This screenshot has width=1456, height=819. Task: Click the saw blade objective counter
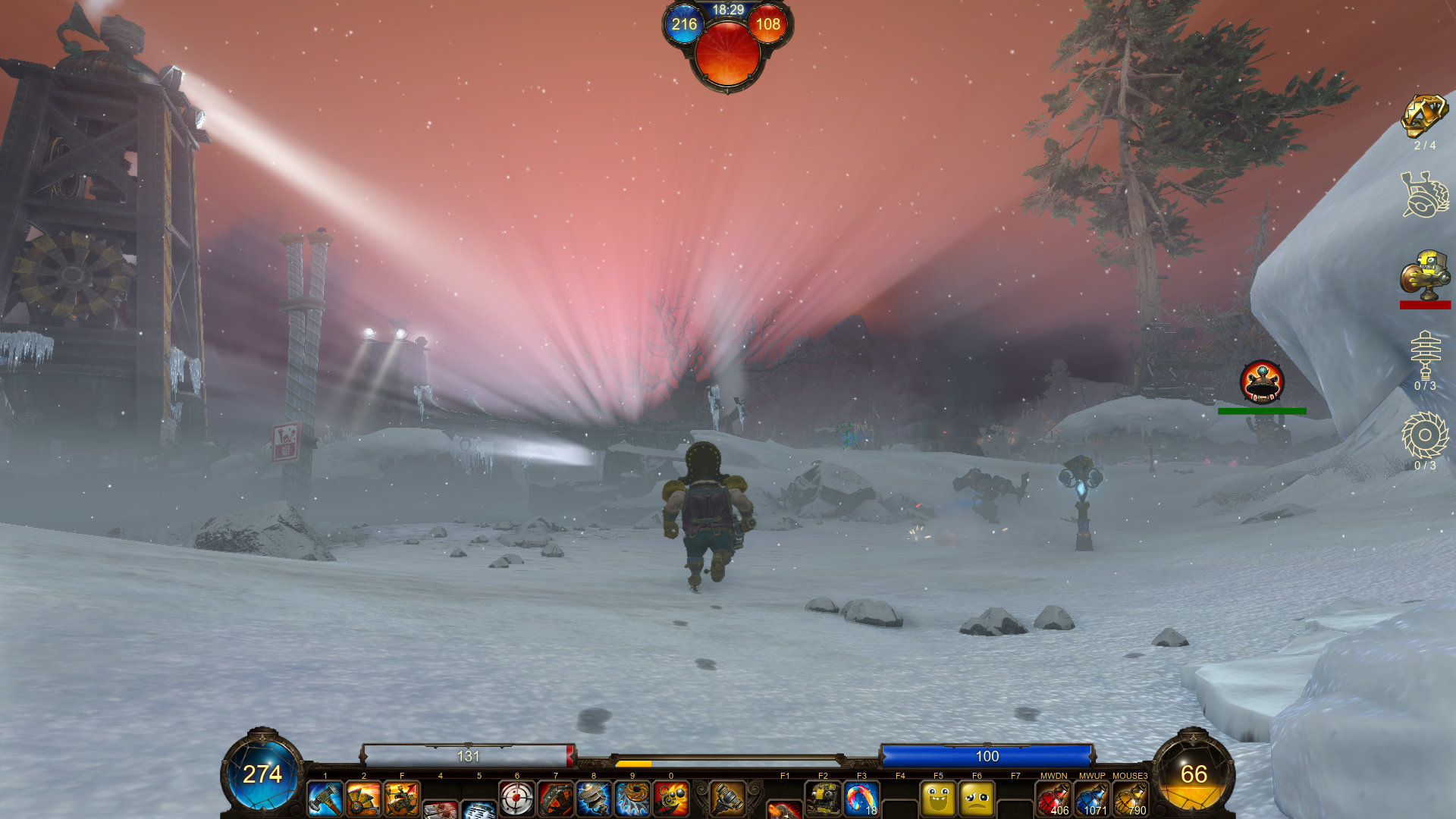[1425, 435]
